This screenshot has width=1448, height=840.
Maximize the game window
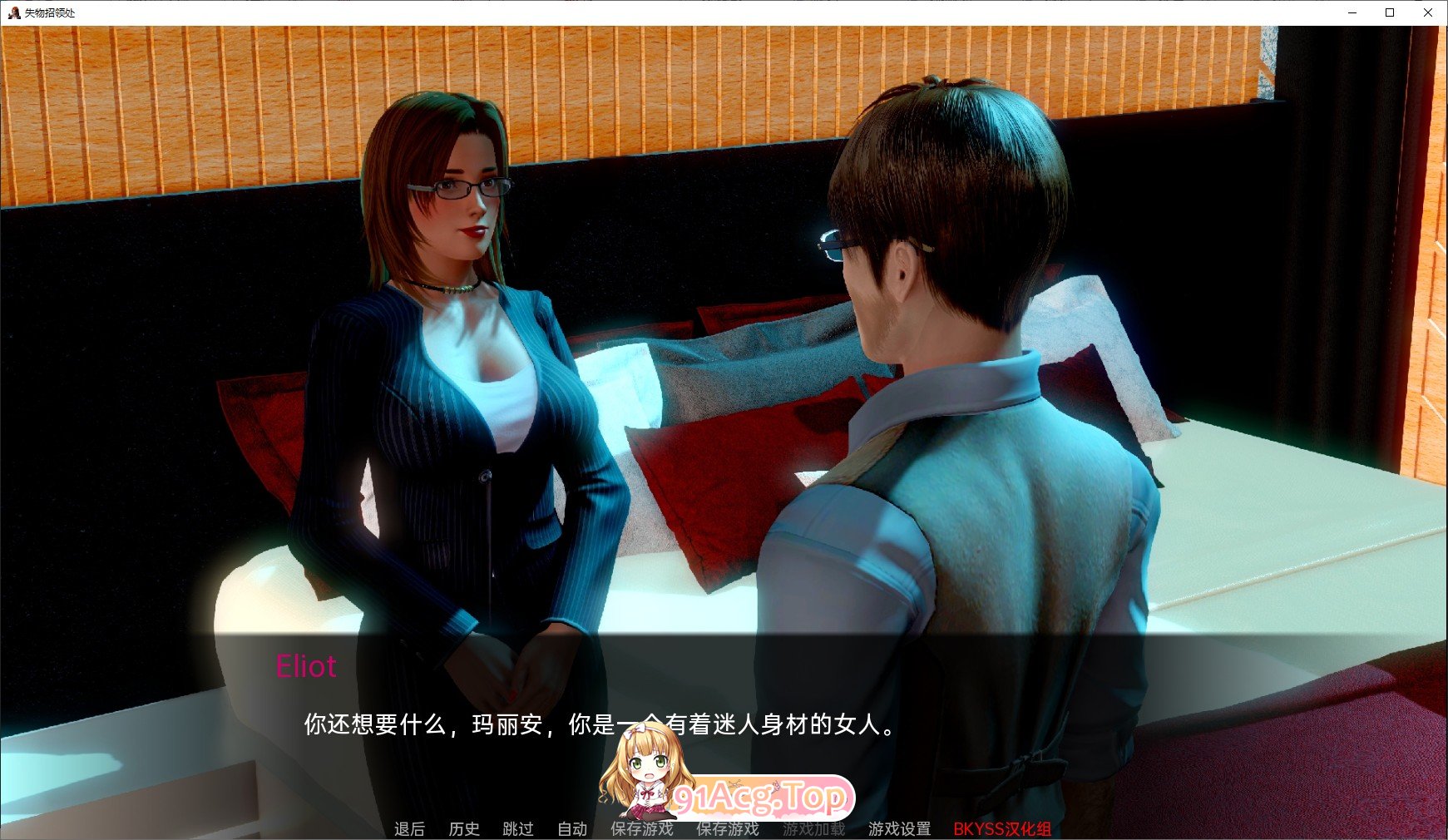tap(1389, 12)
